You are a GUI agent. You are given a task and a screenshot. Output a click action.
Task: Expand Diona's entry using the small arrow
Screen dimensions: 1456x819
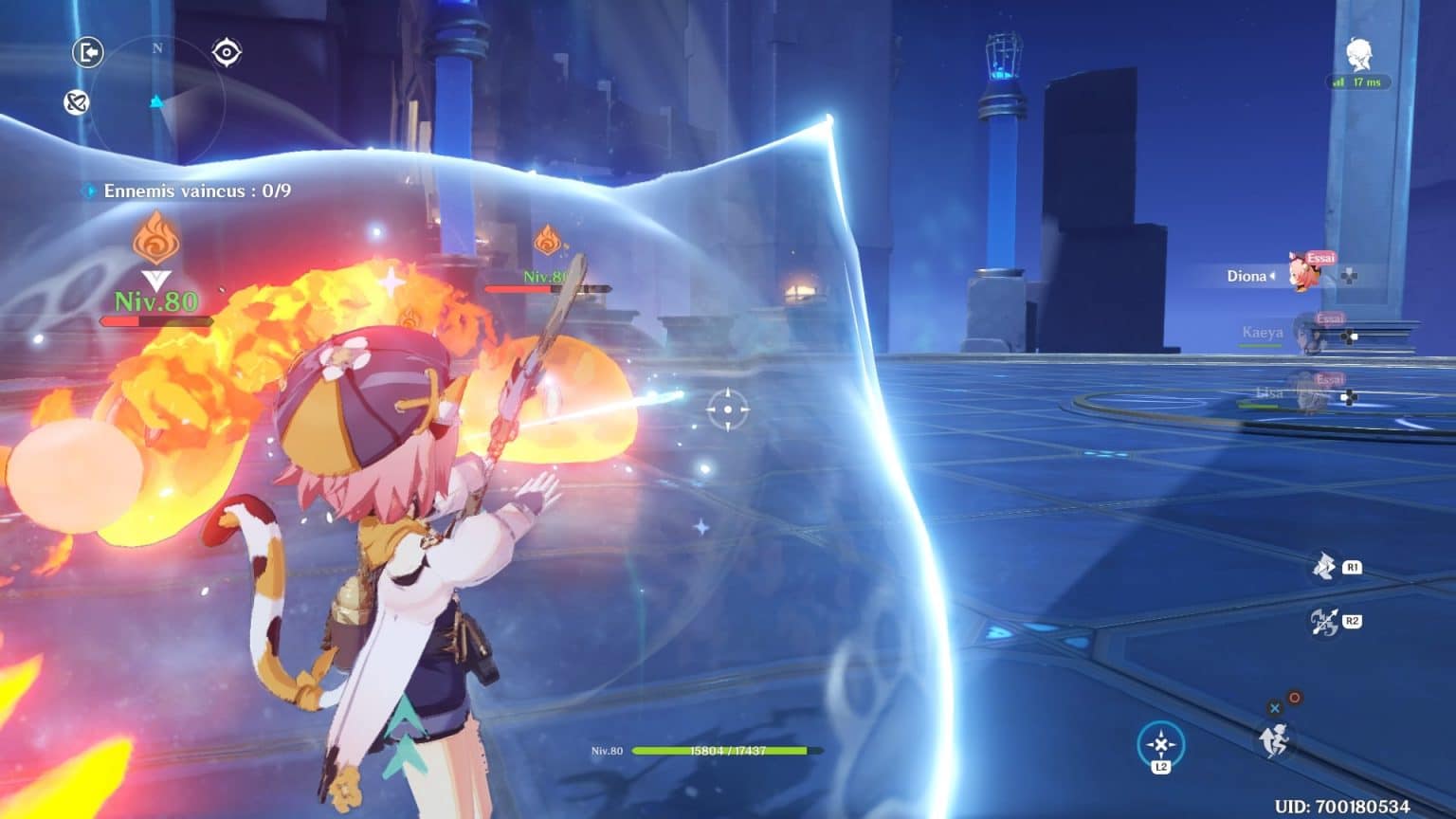(1270, 276)
